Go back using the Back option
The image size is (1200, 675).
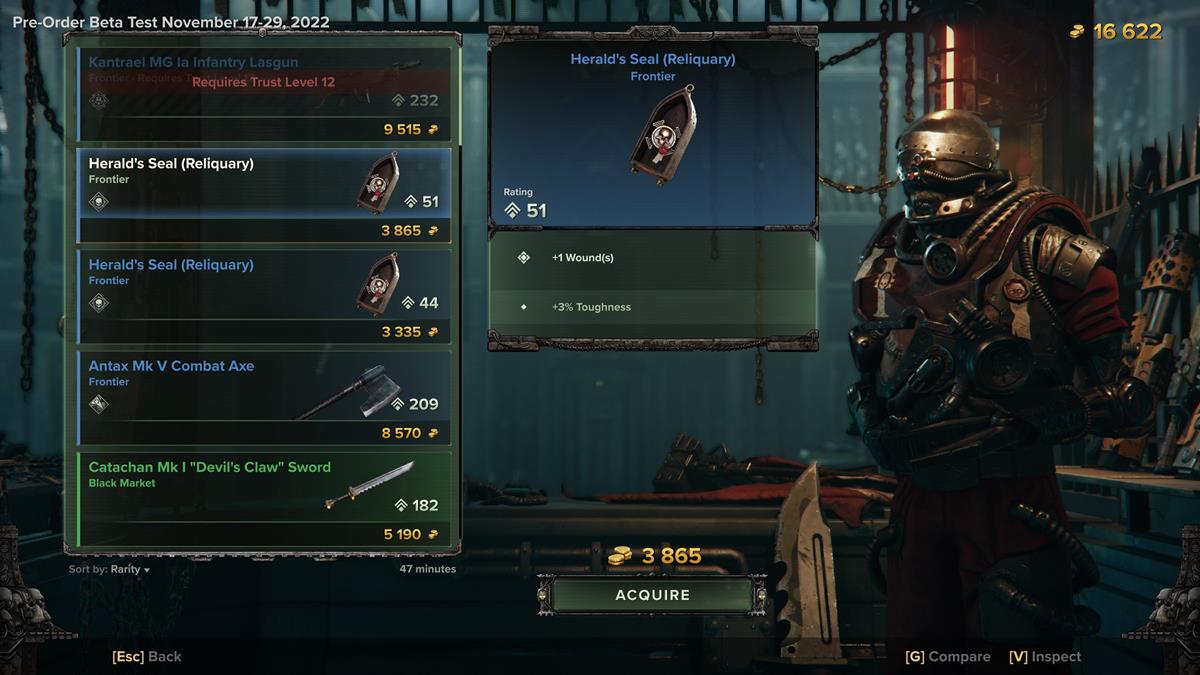(147, 657)
